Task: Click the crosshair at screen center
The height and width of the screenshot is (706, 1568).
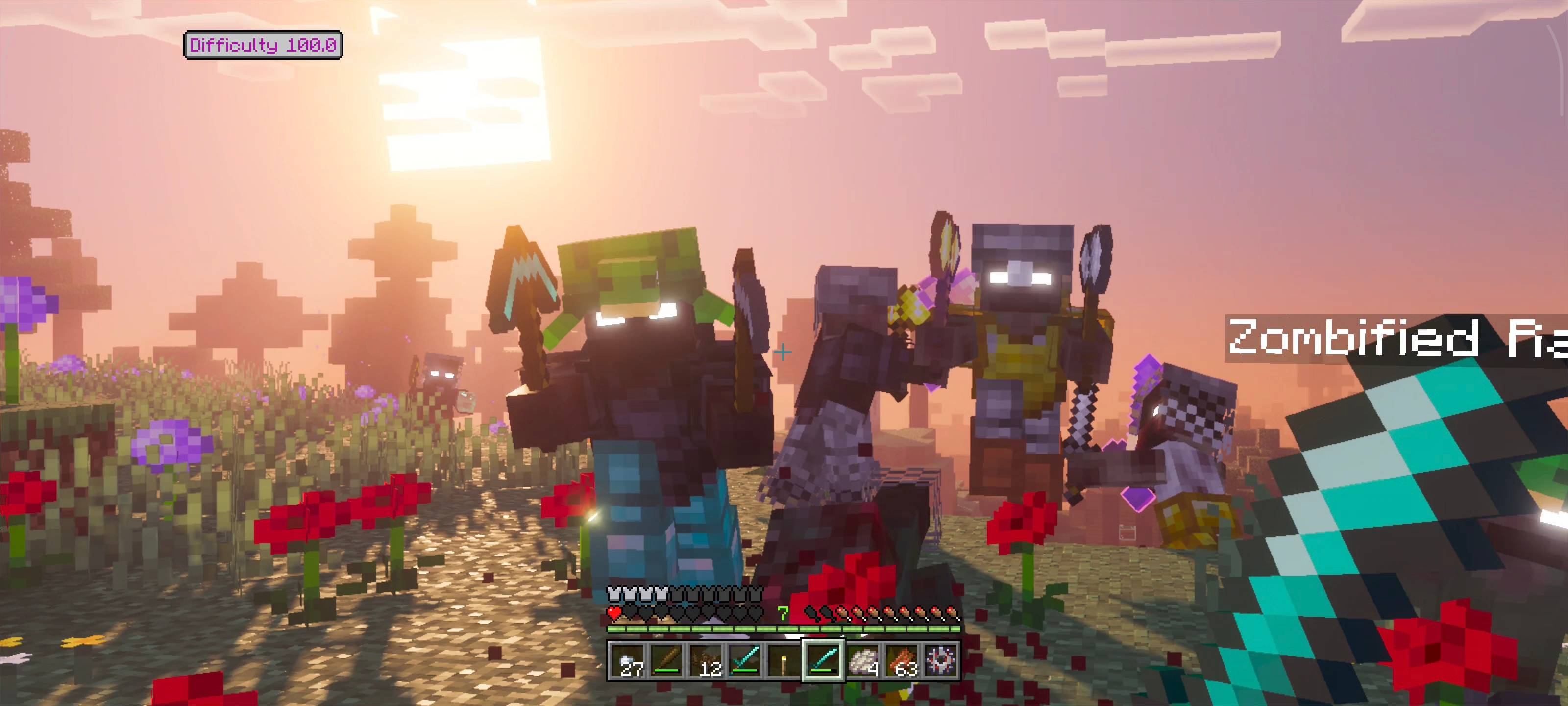Action: pyautogui.click(x=783, y=351)
